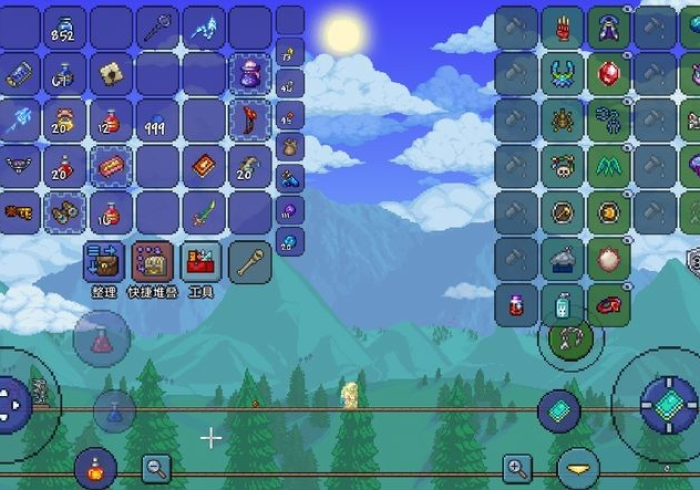Pick the cell phone inventory slot
The width and height of the screenshot is (700, 490).
pos(19,72)
